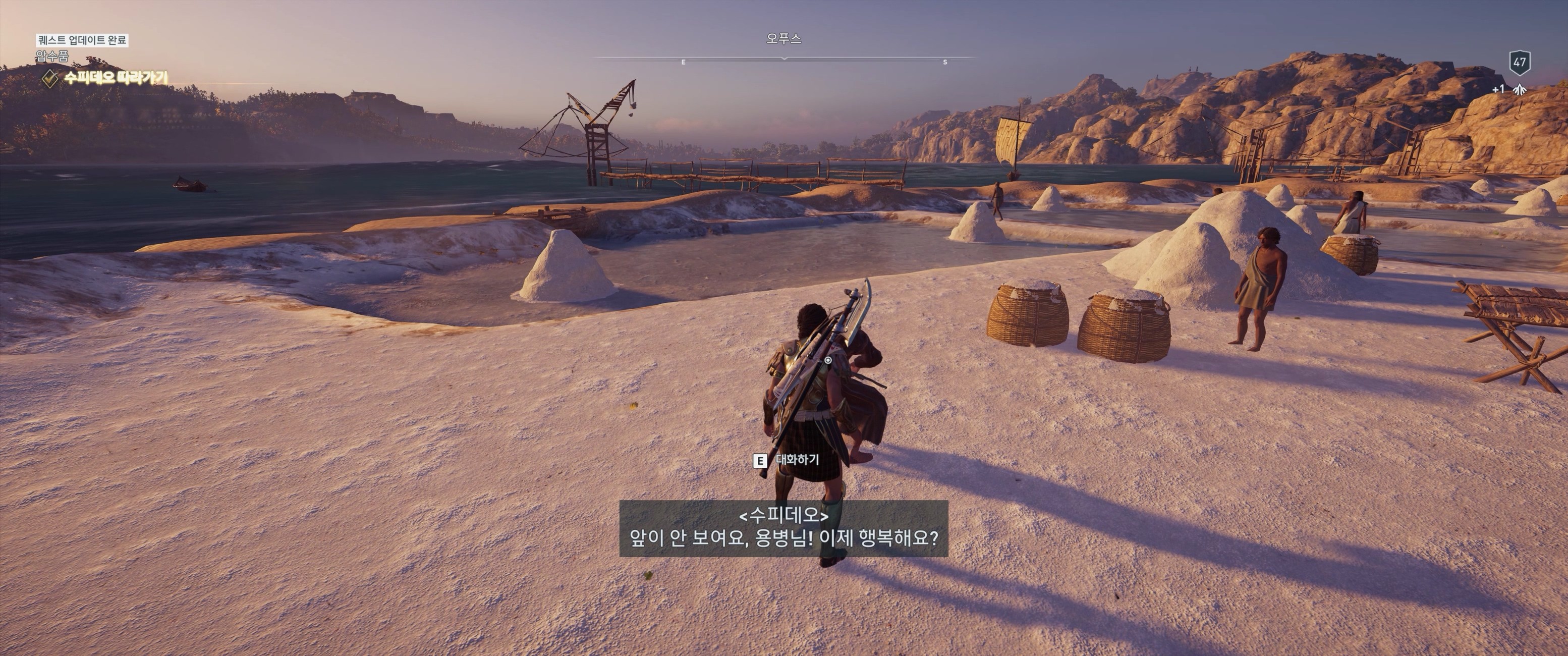
Task: Select the '수피데오 따라가기' quest objective tracker
Action: [115, 78]
